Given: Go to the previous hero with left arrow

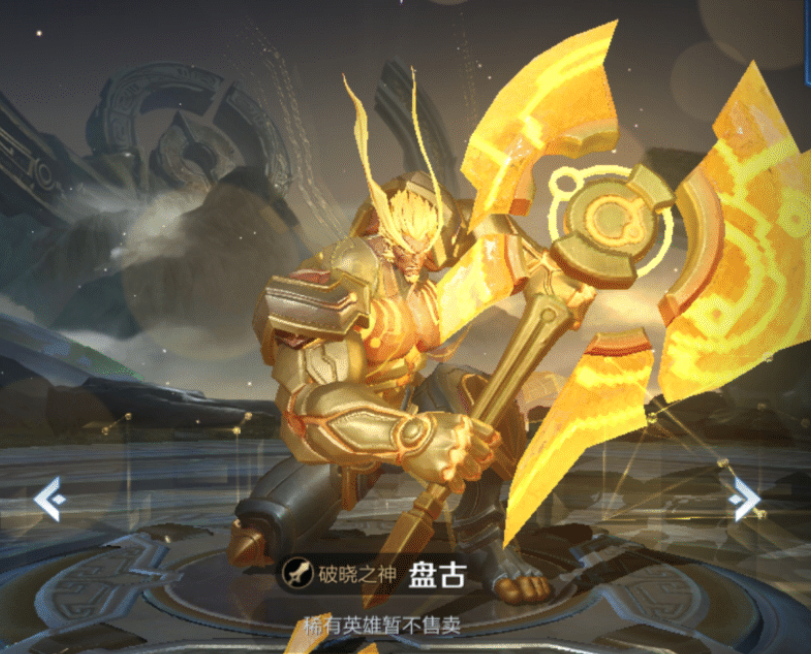Looking at the screenshot, I should coord(49,498).
